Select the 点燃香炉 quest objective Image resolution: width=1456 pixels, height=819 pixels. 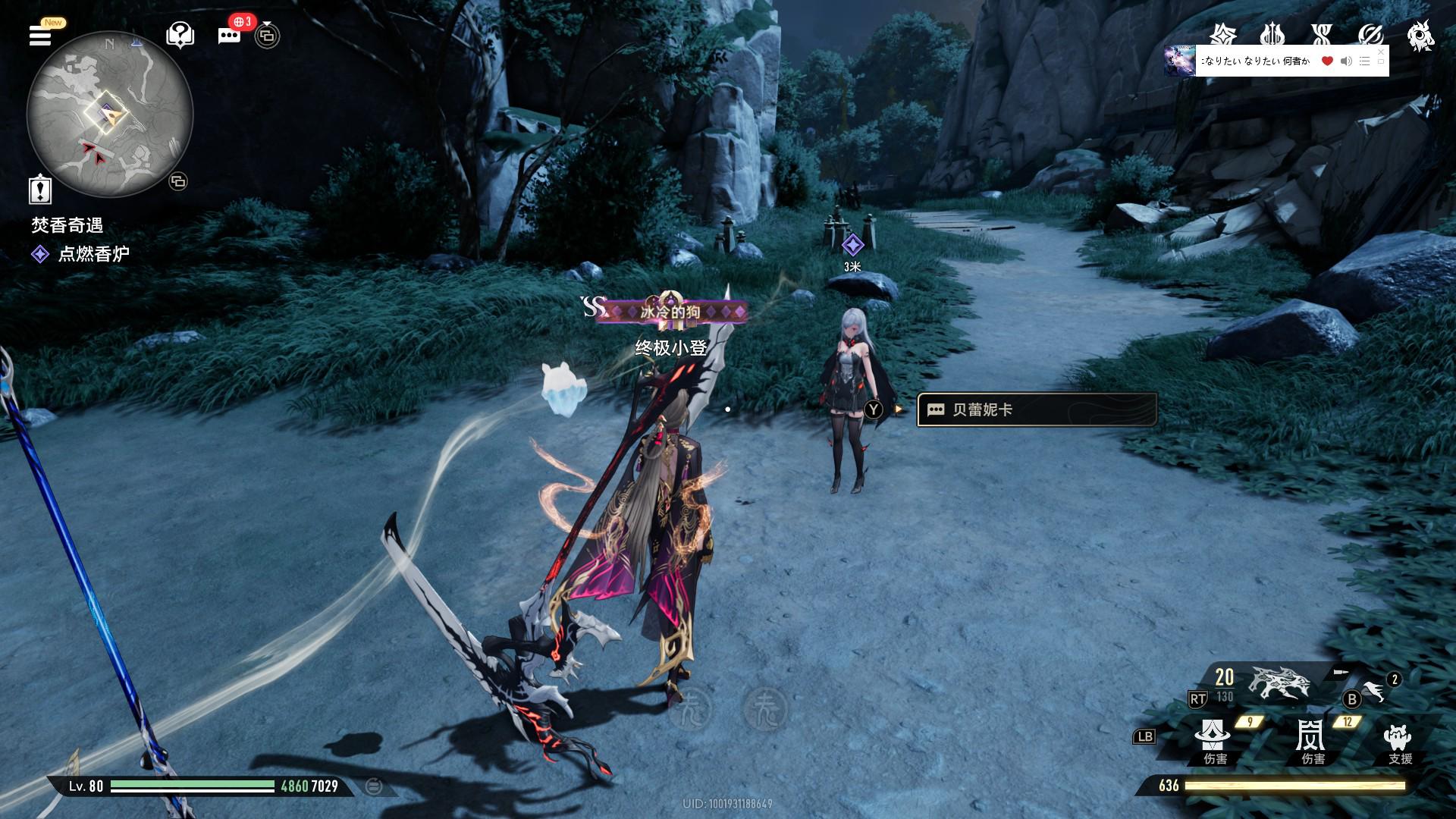tap(93, 254)
